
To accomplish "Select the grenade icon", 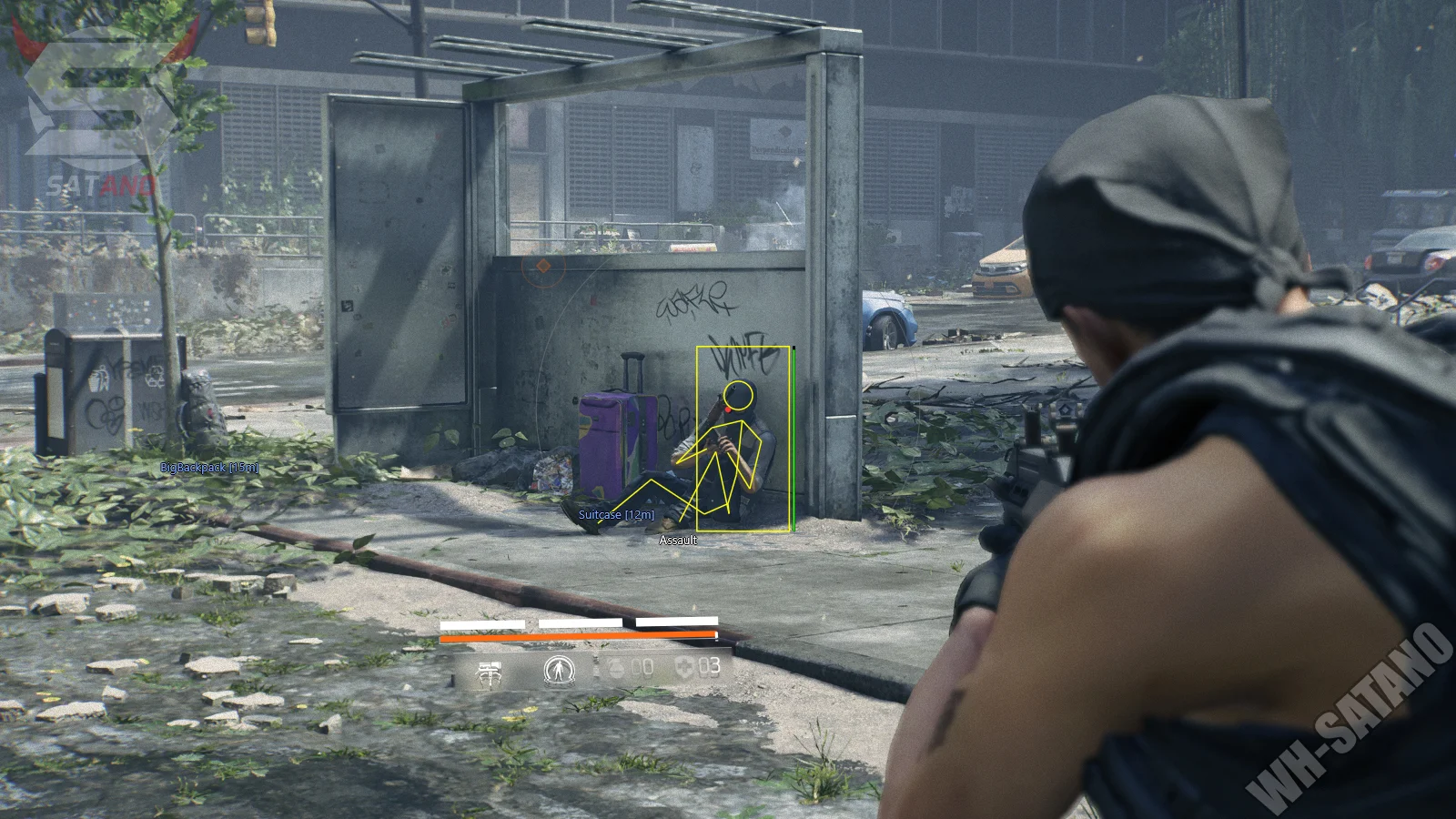I will tap(618, 669).
